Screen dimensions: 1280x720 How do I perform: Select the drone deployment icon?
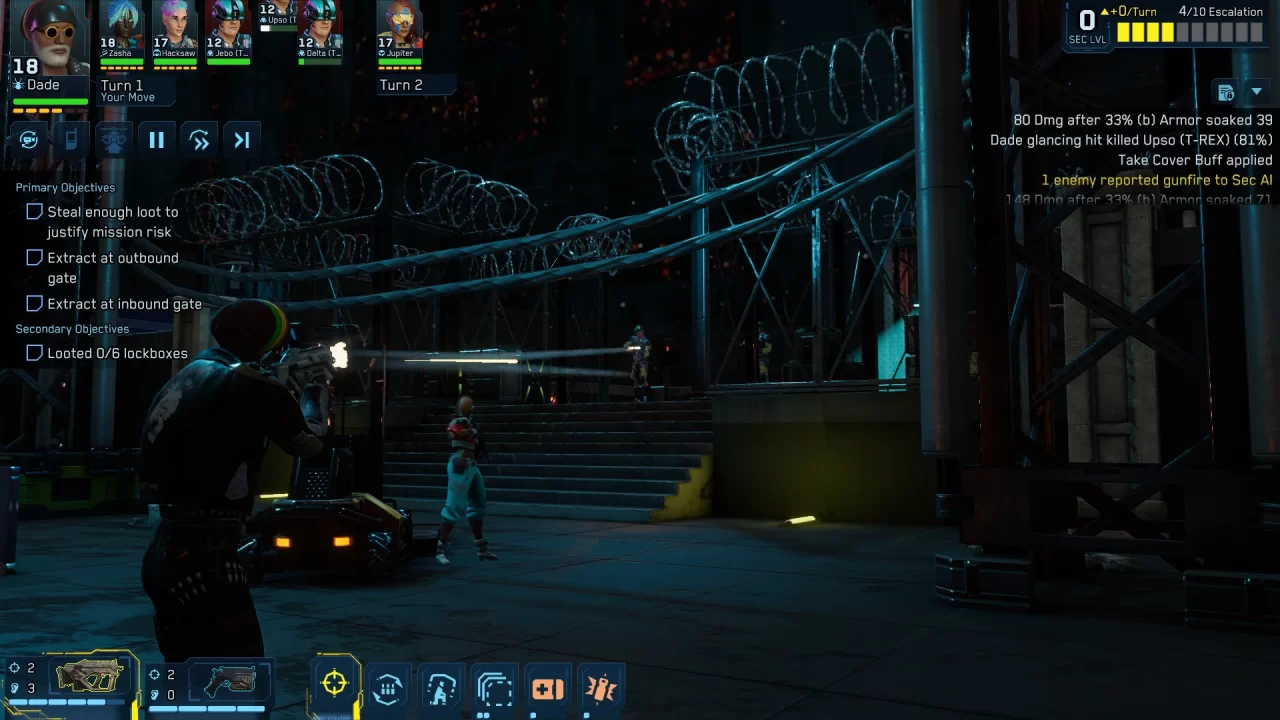coord(113,139)
